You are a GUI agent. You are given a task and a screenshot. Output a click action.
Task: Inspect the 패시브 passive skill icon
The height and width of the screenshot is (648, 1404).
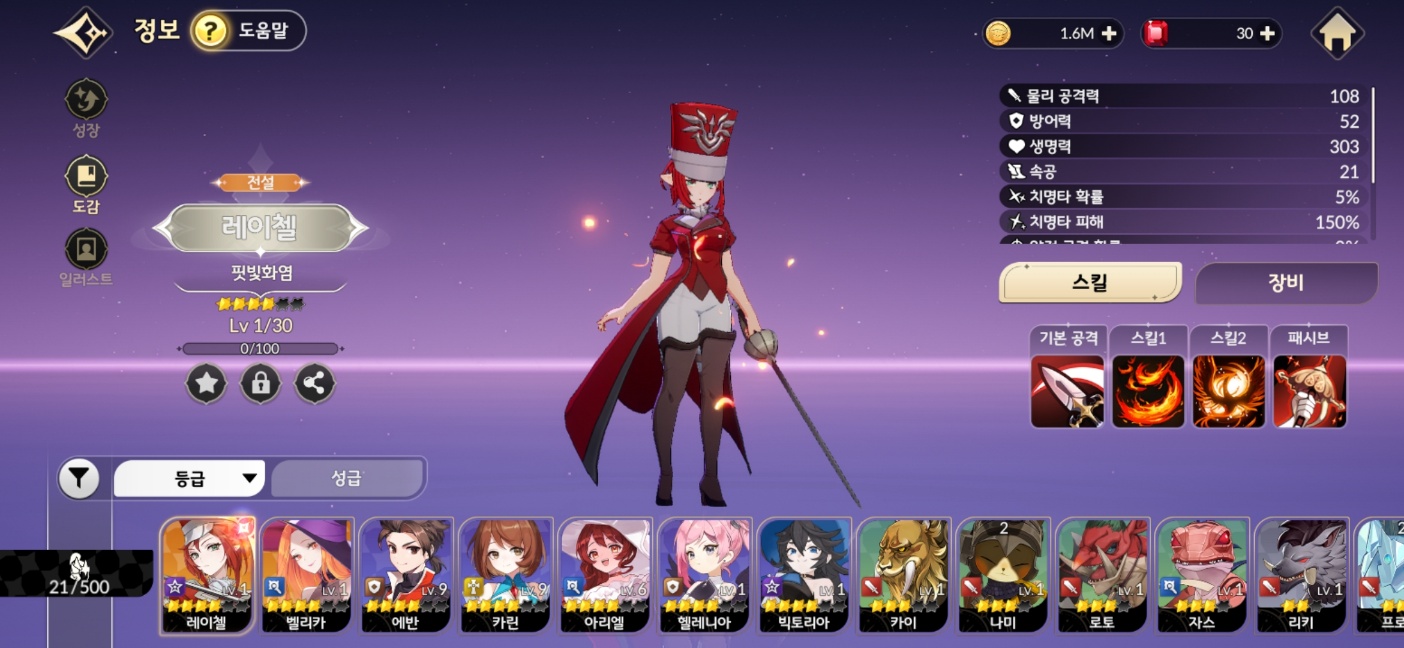pyautogui.click(x=1309, y=391)
